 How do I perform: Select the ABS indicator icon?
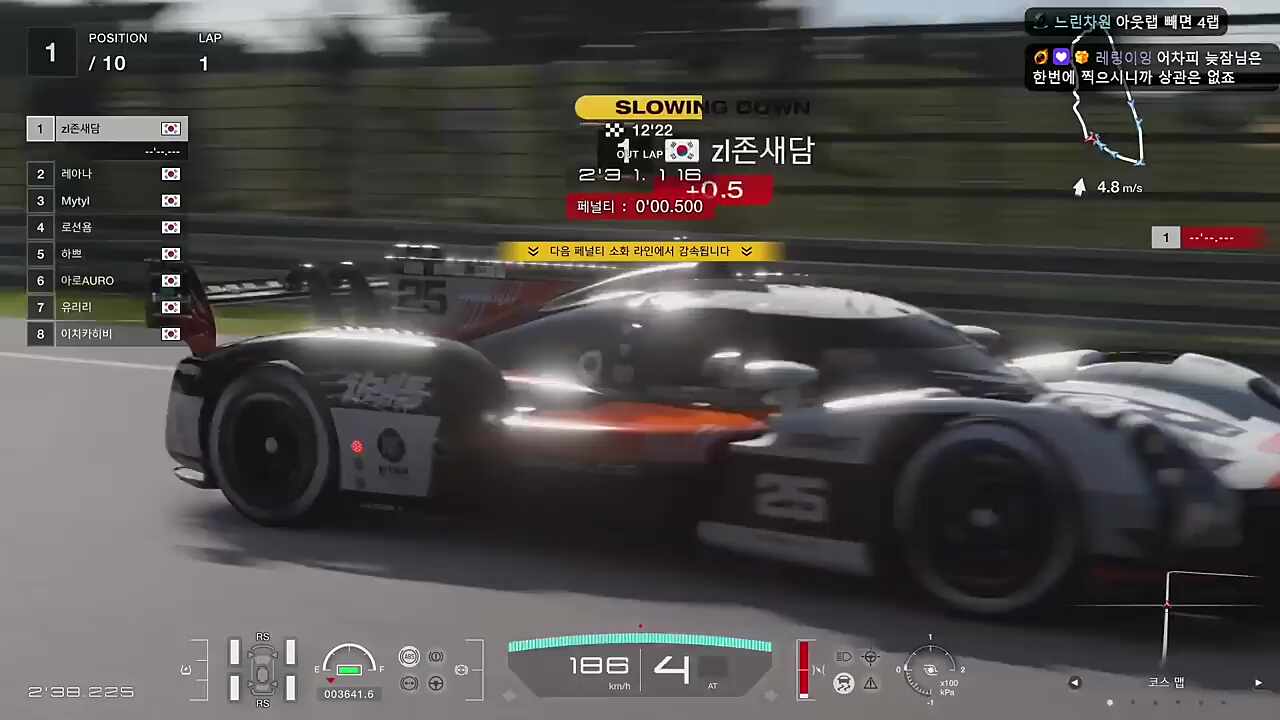[408, 656]
